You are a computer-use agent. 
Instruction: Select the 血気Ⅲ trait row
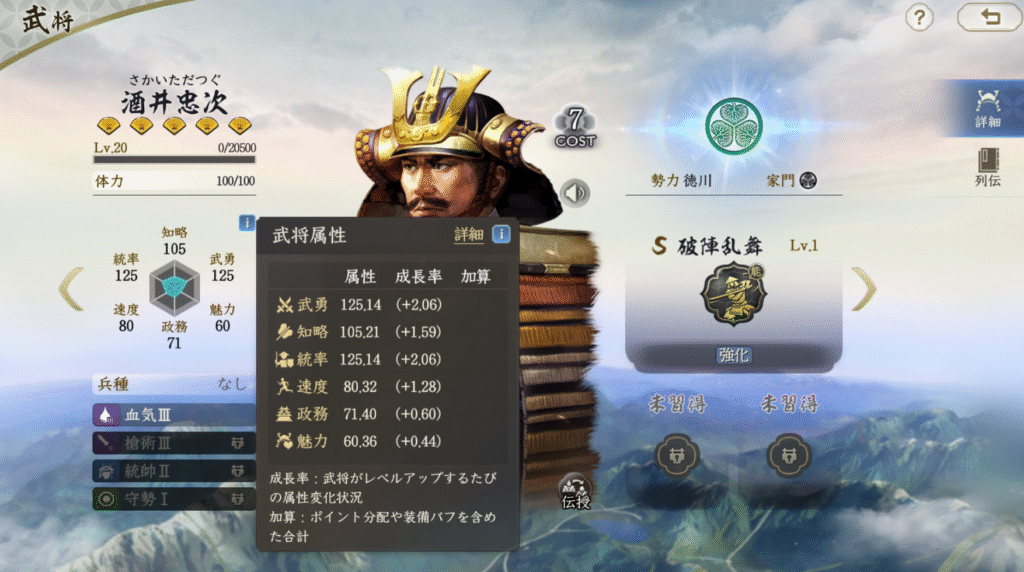pyautogui.click(x=165, y=414)
